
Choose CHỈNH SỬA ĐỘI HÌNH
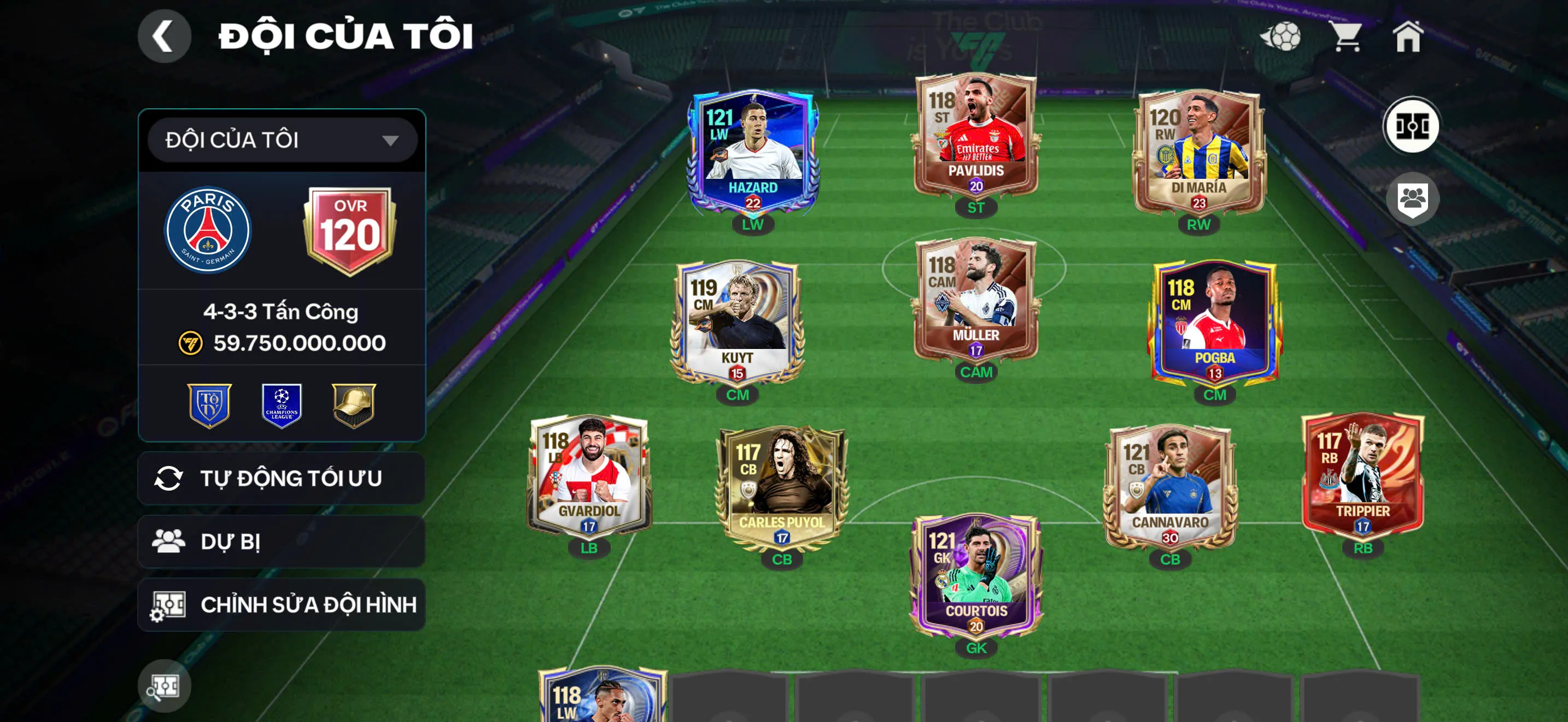click(282, 605)
